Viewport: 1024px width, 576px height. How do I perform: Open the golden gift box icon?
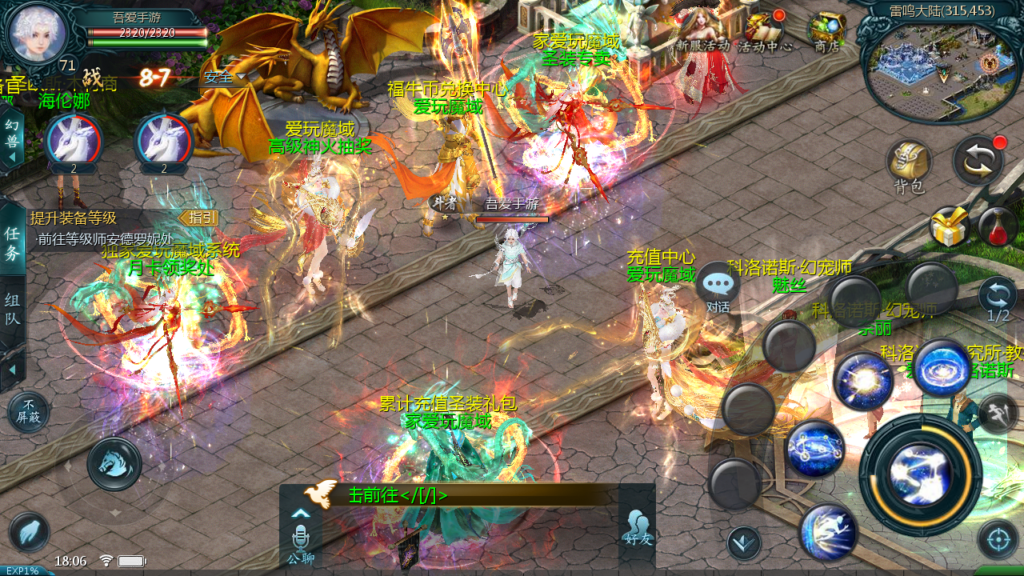949,227
